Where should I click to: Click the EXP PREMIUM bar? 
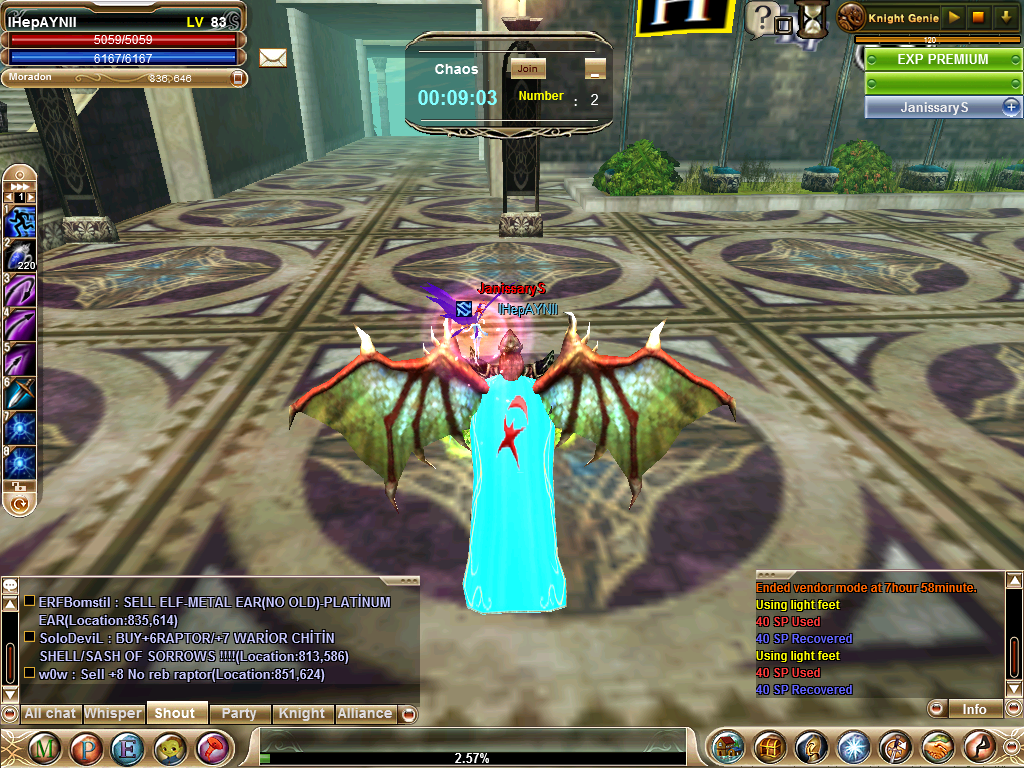click(942, 59)
